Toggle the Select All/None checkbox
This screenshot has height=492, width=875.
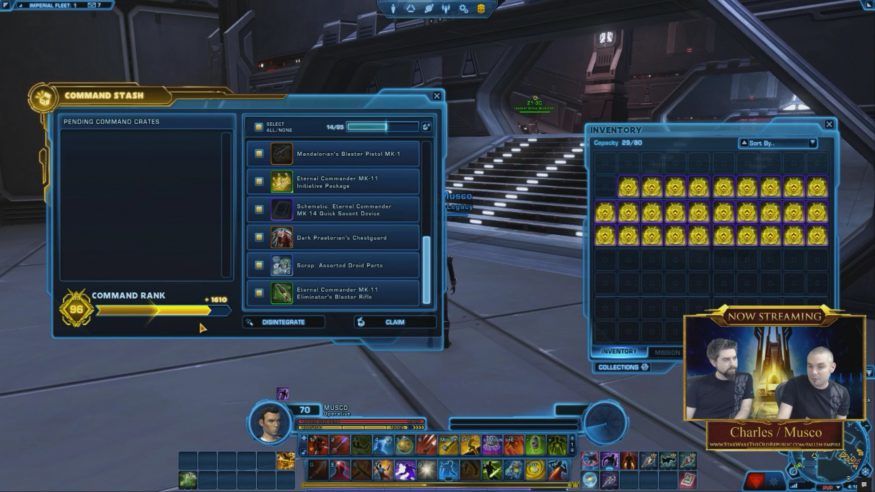pos(258,127)
